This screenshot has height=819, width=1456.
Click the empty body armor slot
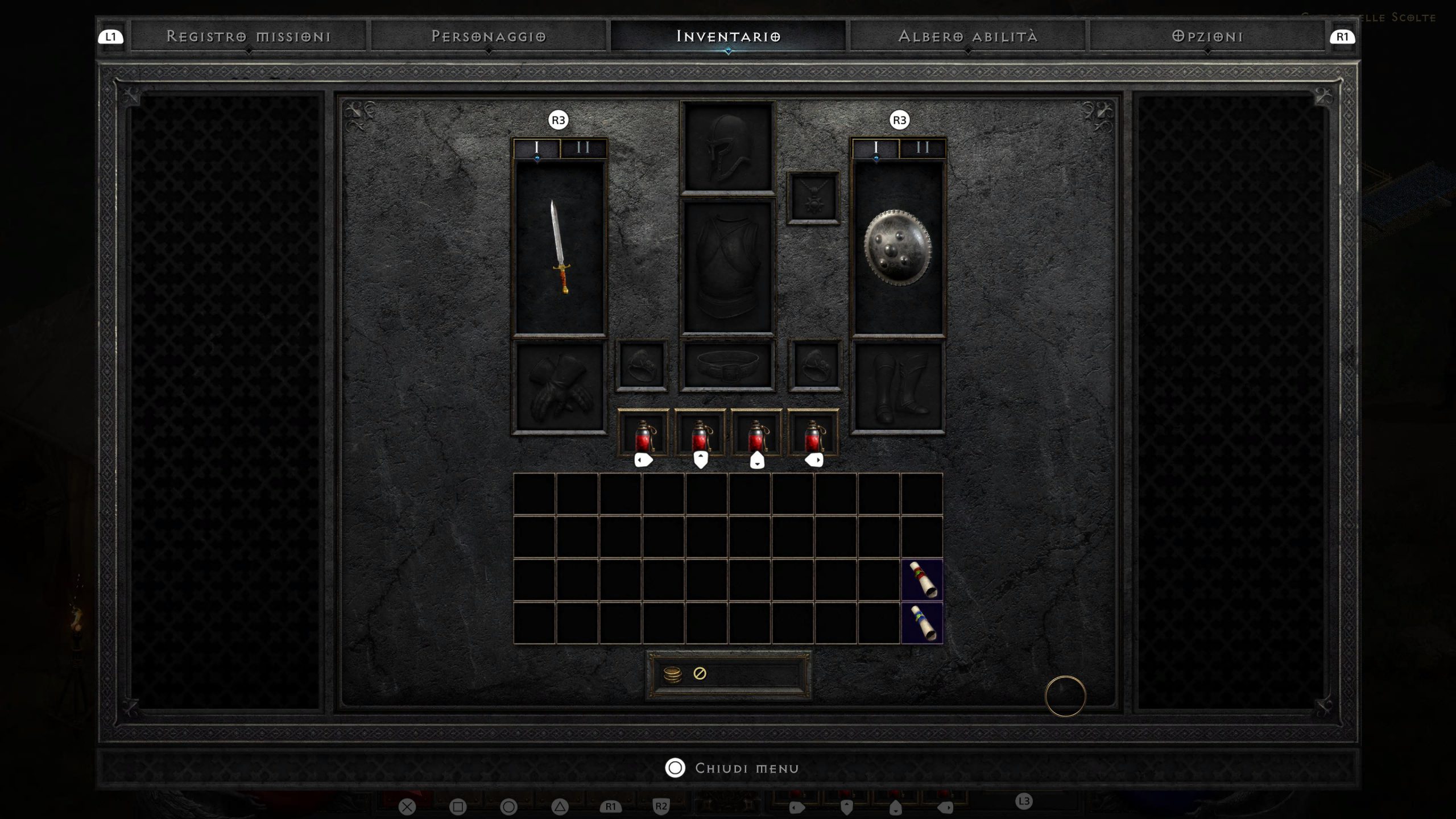[x=728, y=266]
